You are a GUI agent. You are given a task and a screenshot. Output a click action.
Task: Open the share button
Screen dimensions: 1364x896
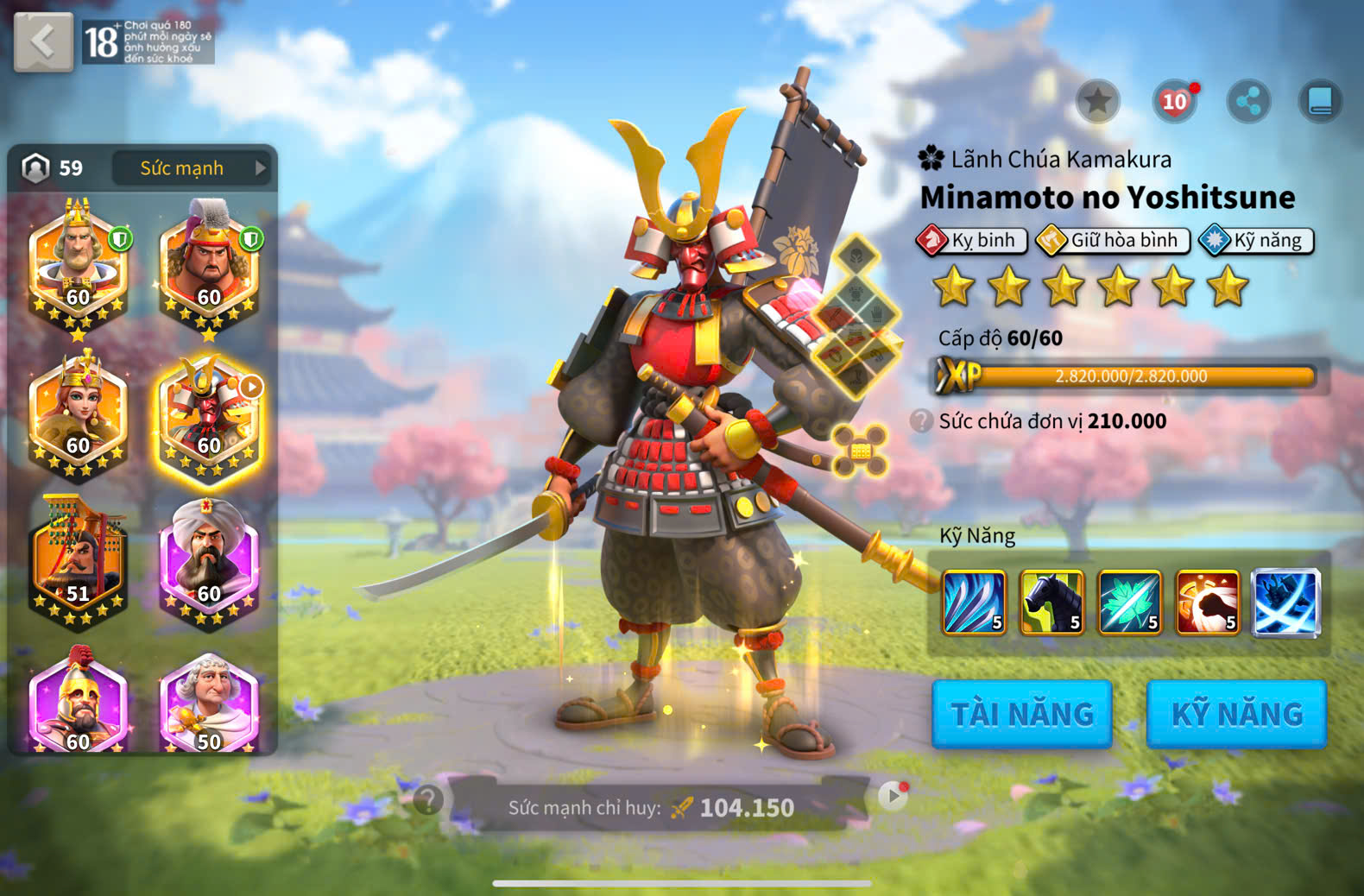[1248, 102]
